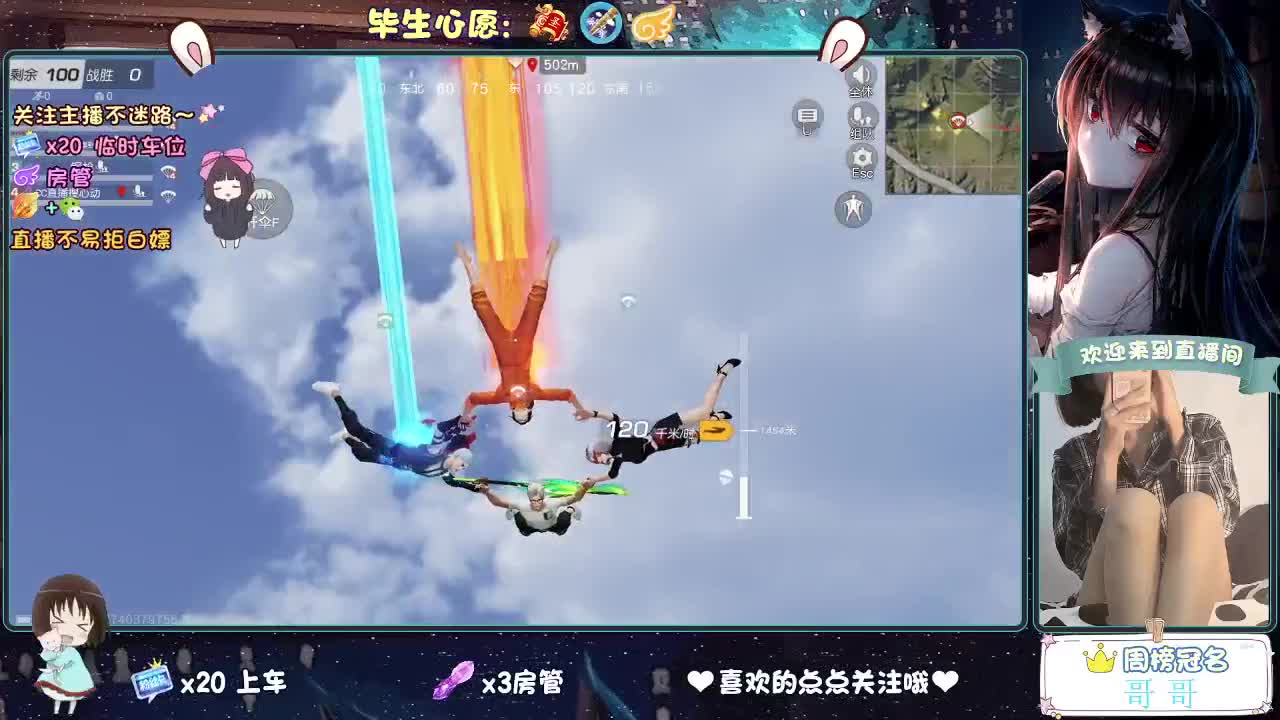Toggle the 全体 voice channel speaker
The image size is (1280, 720).
click(861, 75)
